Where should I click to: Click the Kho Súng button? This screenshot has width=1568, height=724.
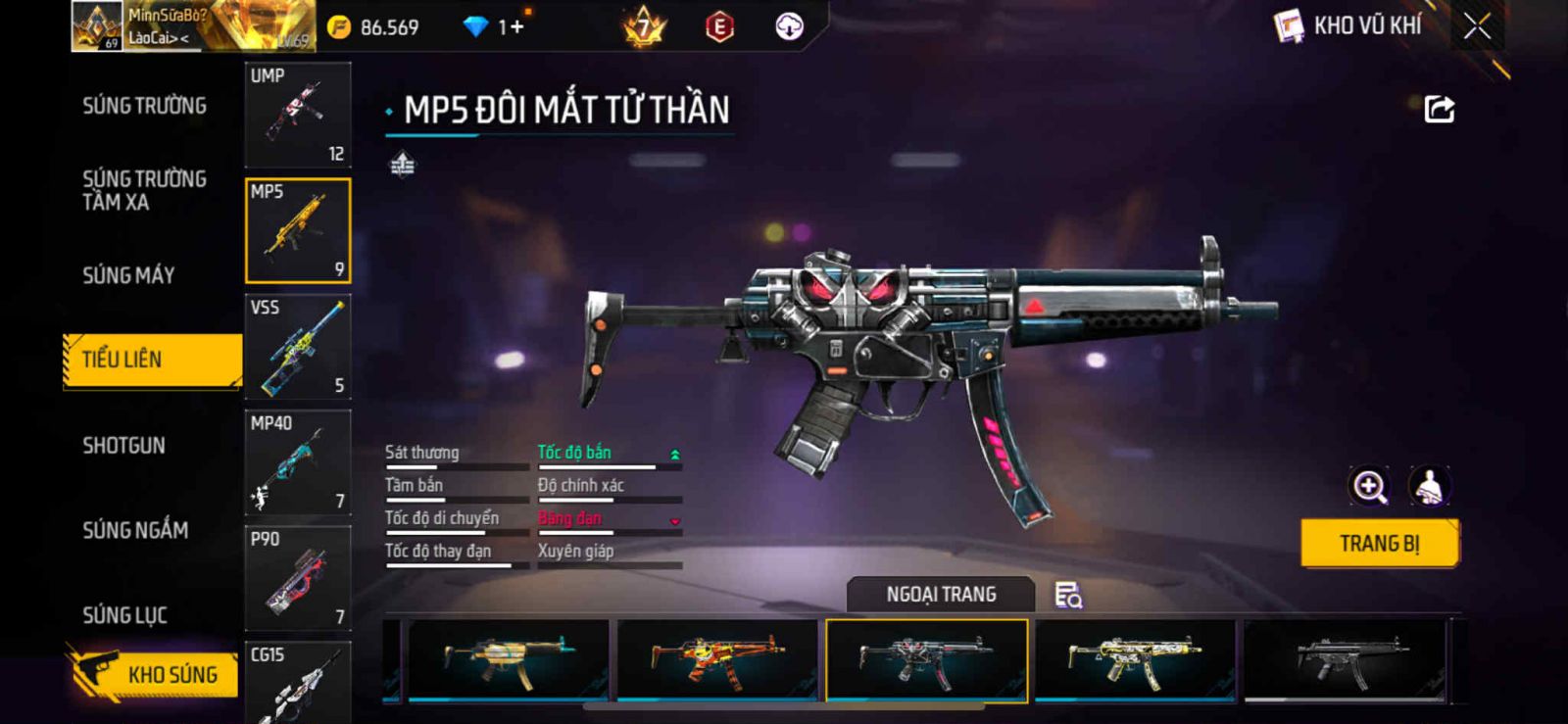(x=155, y=674)
